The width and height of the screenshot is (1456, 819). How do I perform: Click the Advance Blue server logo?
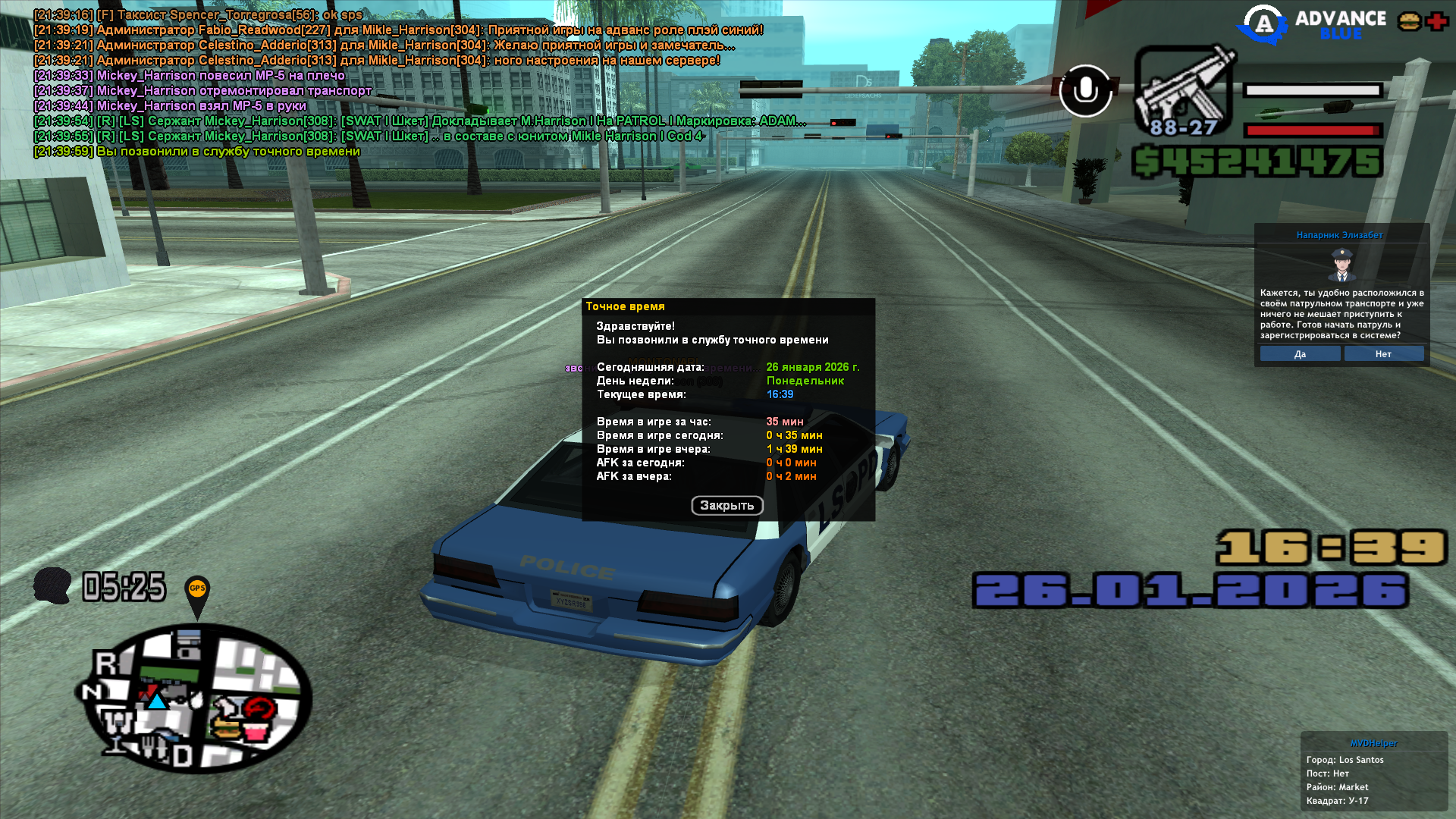pos(1312,24)
